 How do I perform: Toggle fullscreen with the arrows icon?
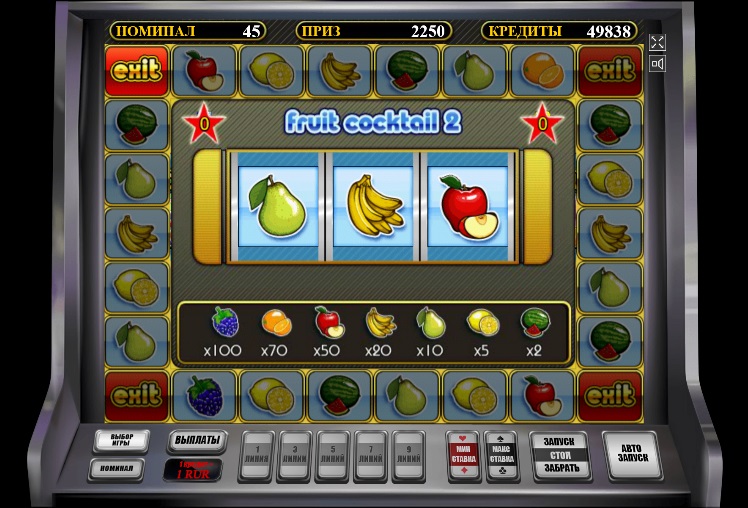657,42
